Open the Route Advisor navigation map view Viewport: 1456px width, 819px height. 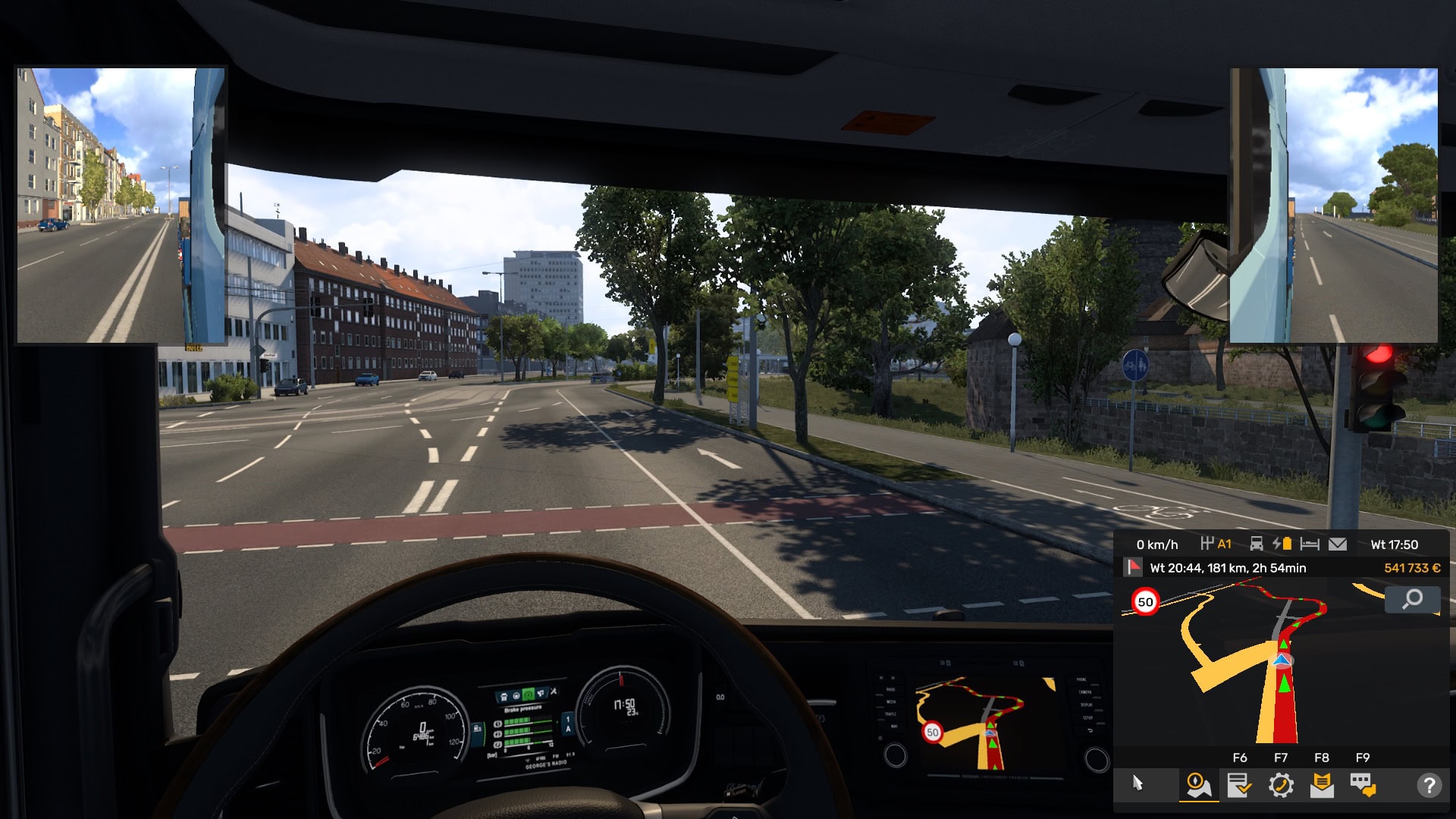coord(1199,783)
